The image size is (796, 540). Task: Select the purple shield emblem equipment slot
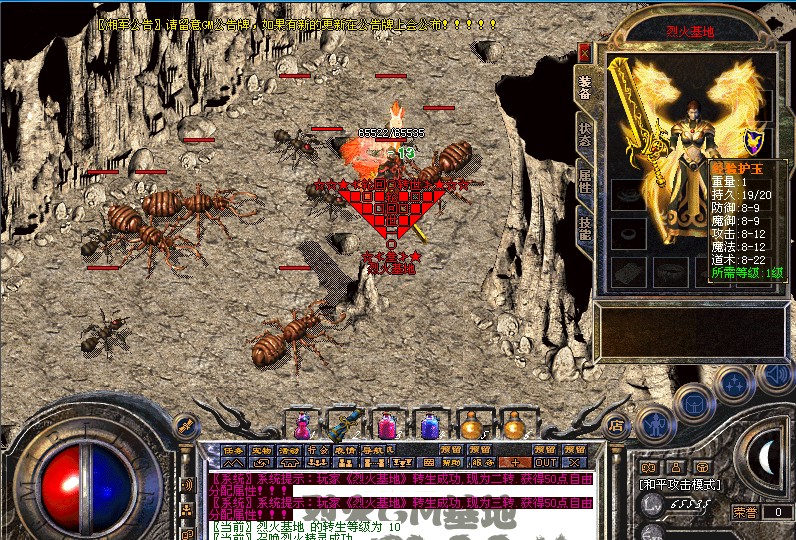coord(751,141)
